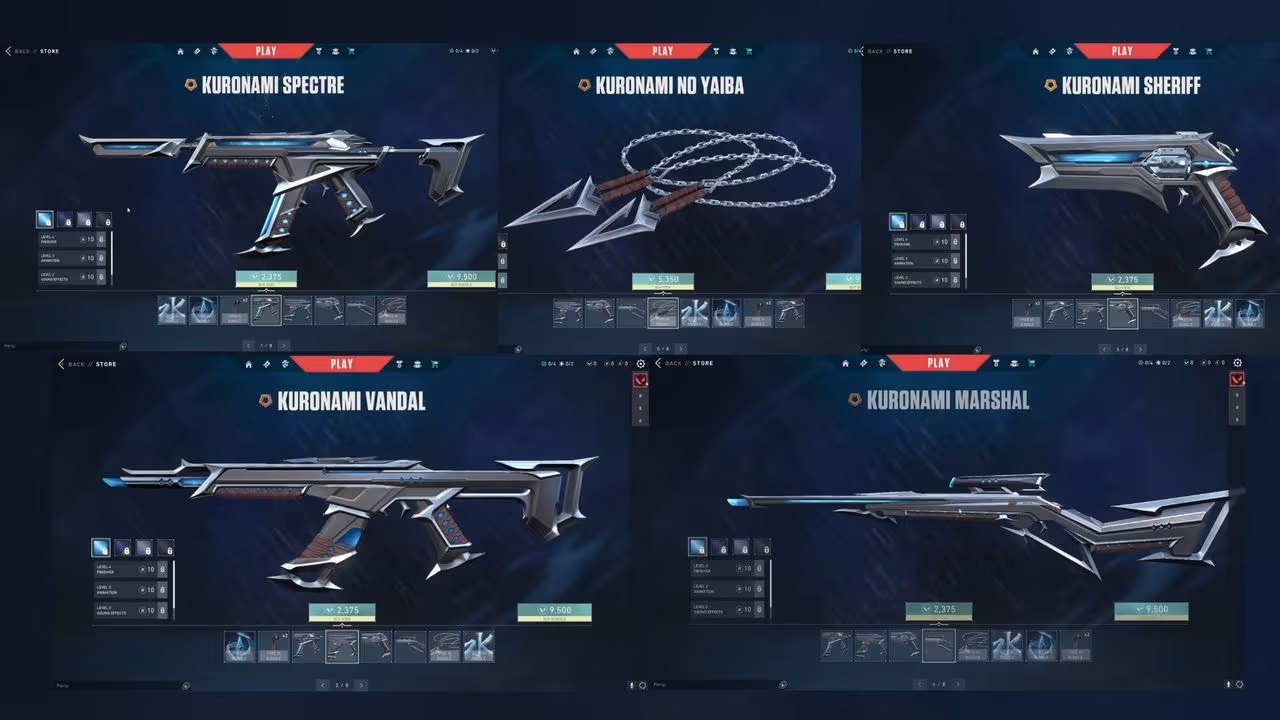Select the second chroma swatch for the Vandal
The width and height of the screenshot is (1280, 720).
point(123,548)
